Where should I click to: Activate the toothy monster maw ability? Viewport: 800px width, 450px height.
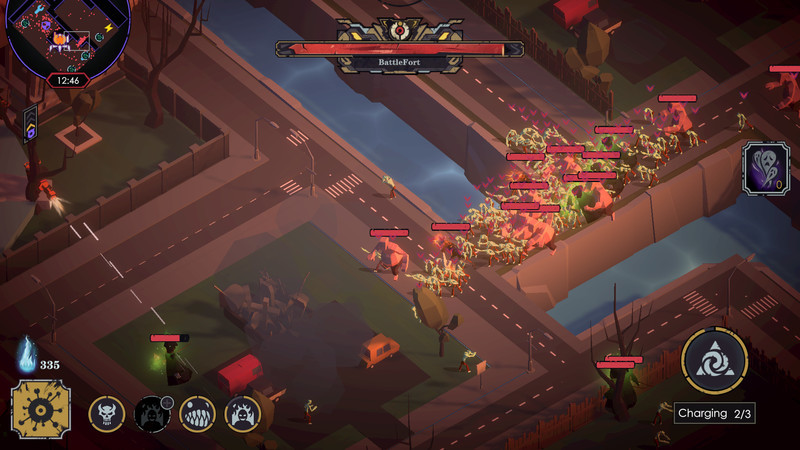click(197, 413)
